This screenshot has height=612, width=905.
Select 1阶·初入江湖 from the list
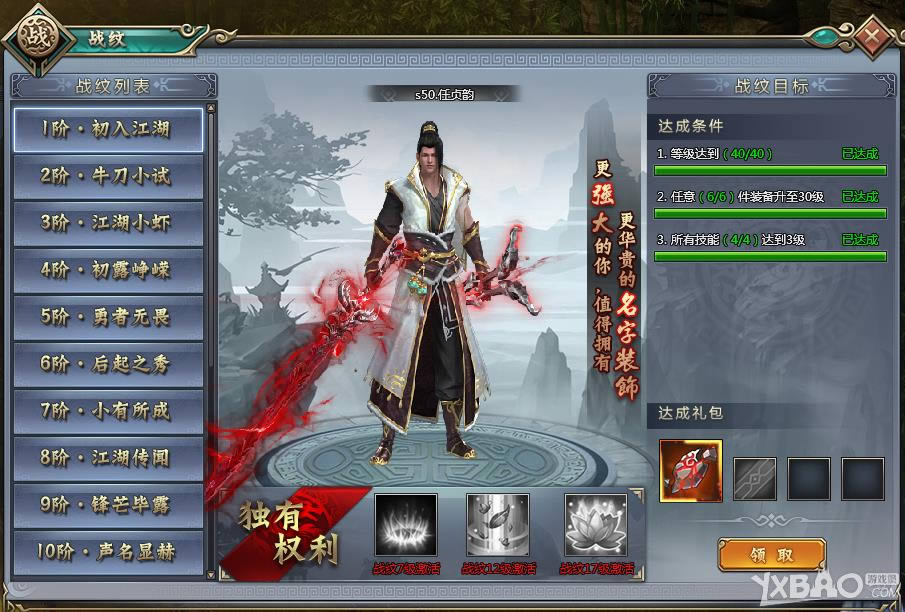point(107,129)
